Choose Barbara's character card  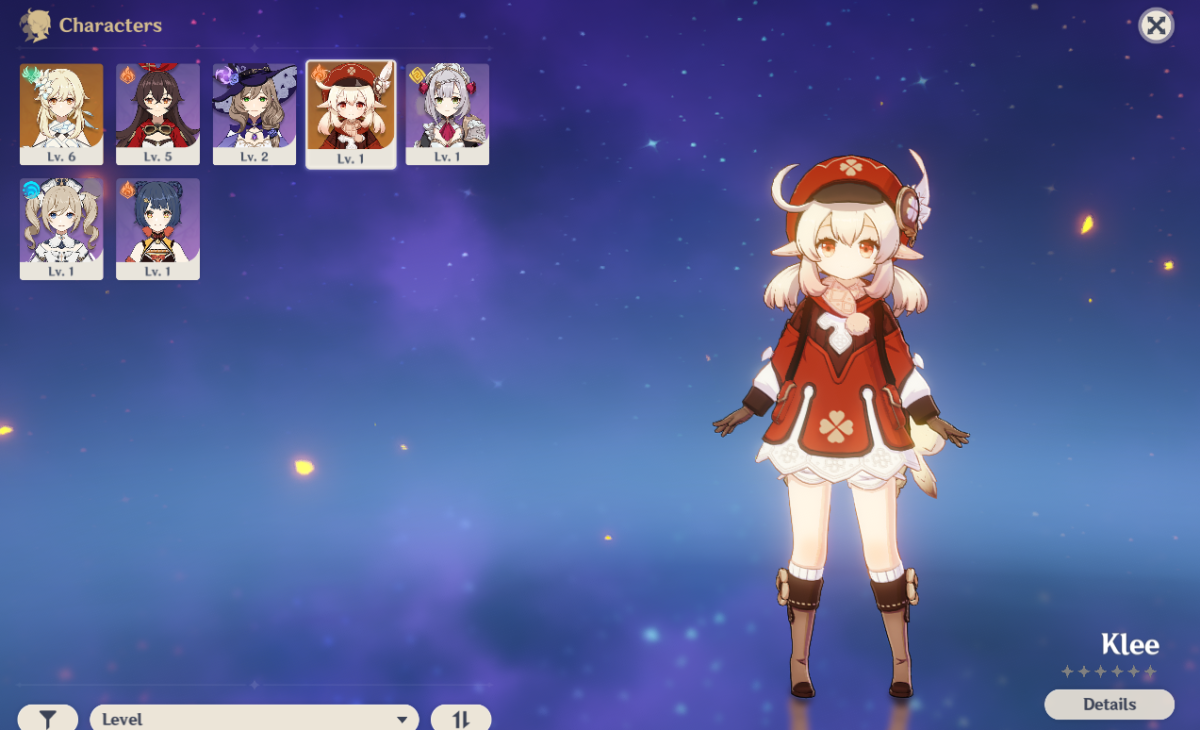click(61, 229)
